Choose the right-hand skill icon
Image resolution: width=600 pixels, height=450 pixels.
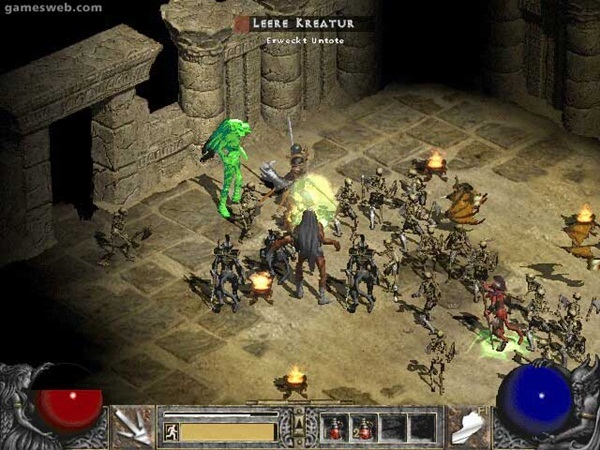(x=466, y=426)
